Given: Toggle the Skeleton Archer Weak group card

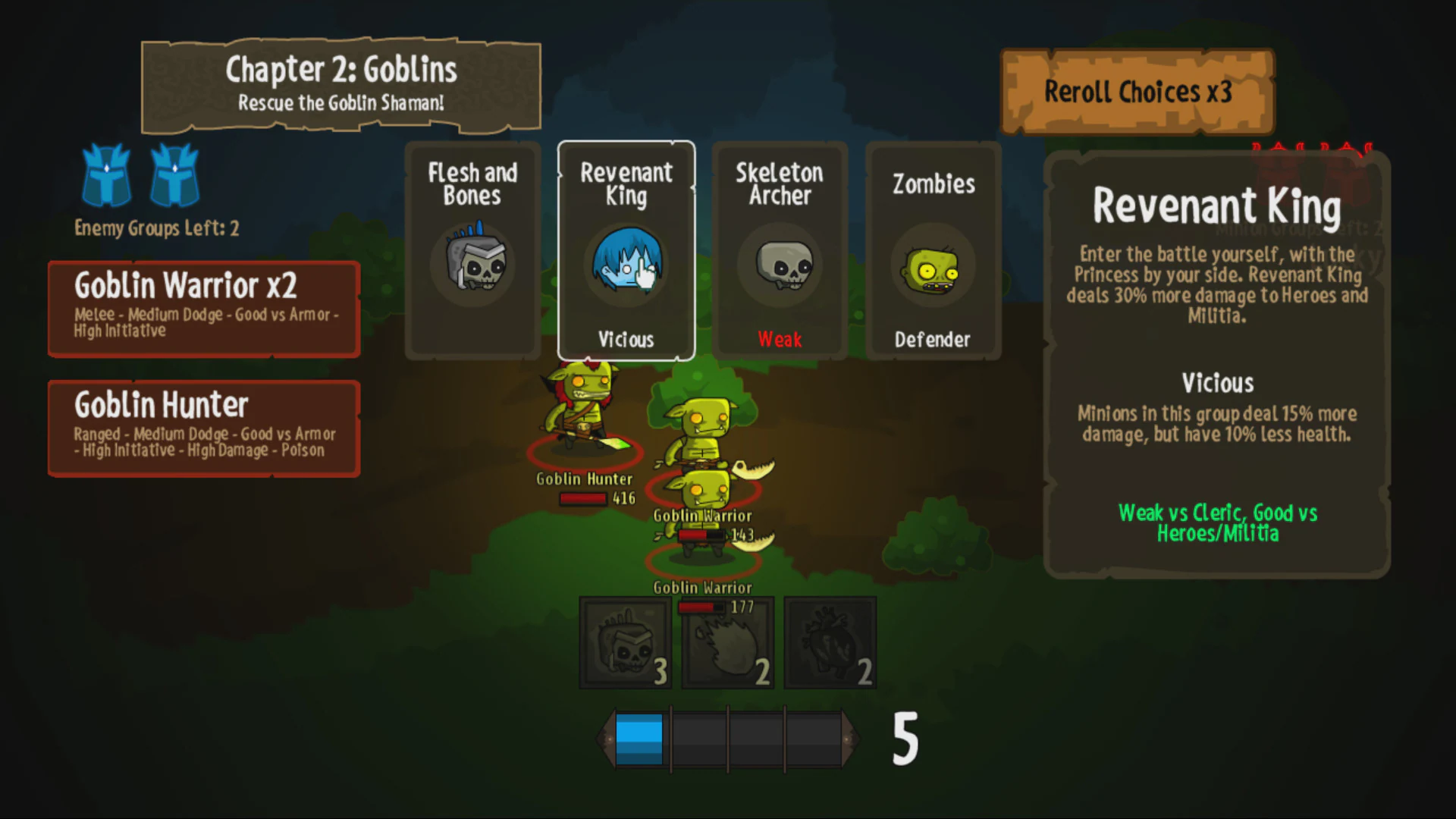Looking at the screenshot, I should pos(780,250).
